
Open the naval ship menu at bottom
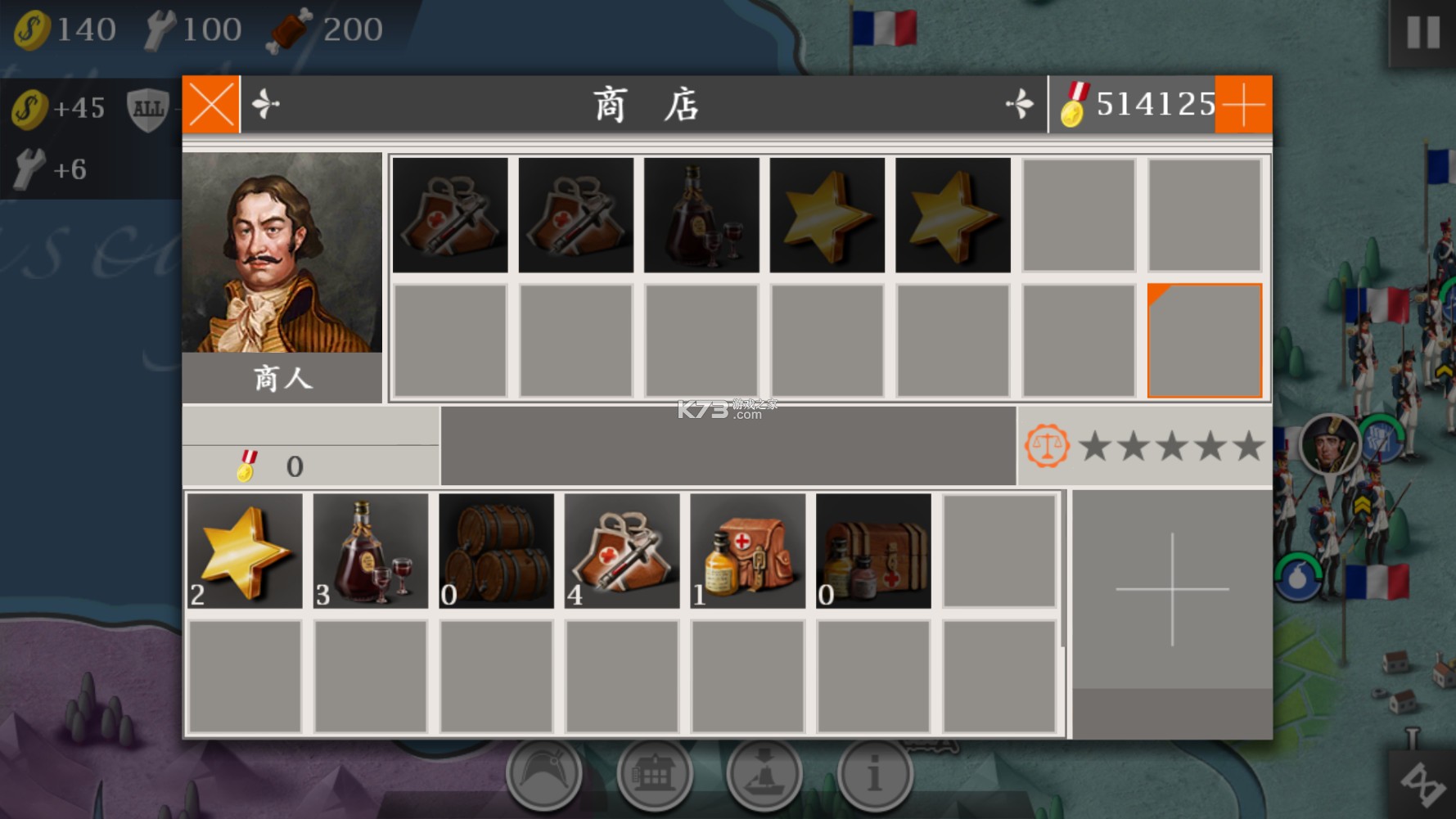[764, 772]
